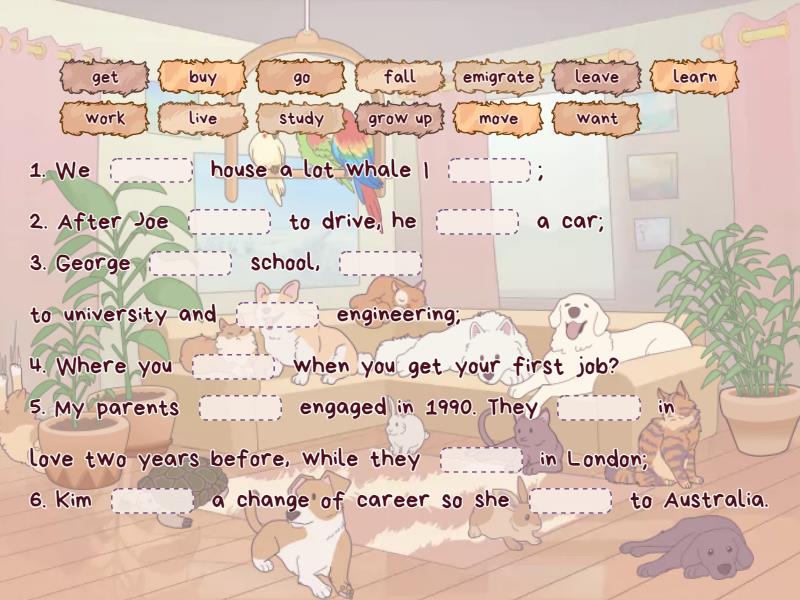Click the blank before 'a car'
The height and width of the screenshot is (600, 800).
477,222
